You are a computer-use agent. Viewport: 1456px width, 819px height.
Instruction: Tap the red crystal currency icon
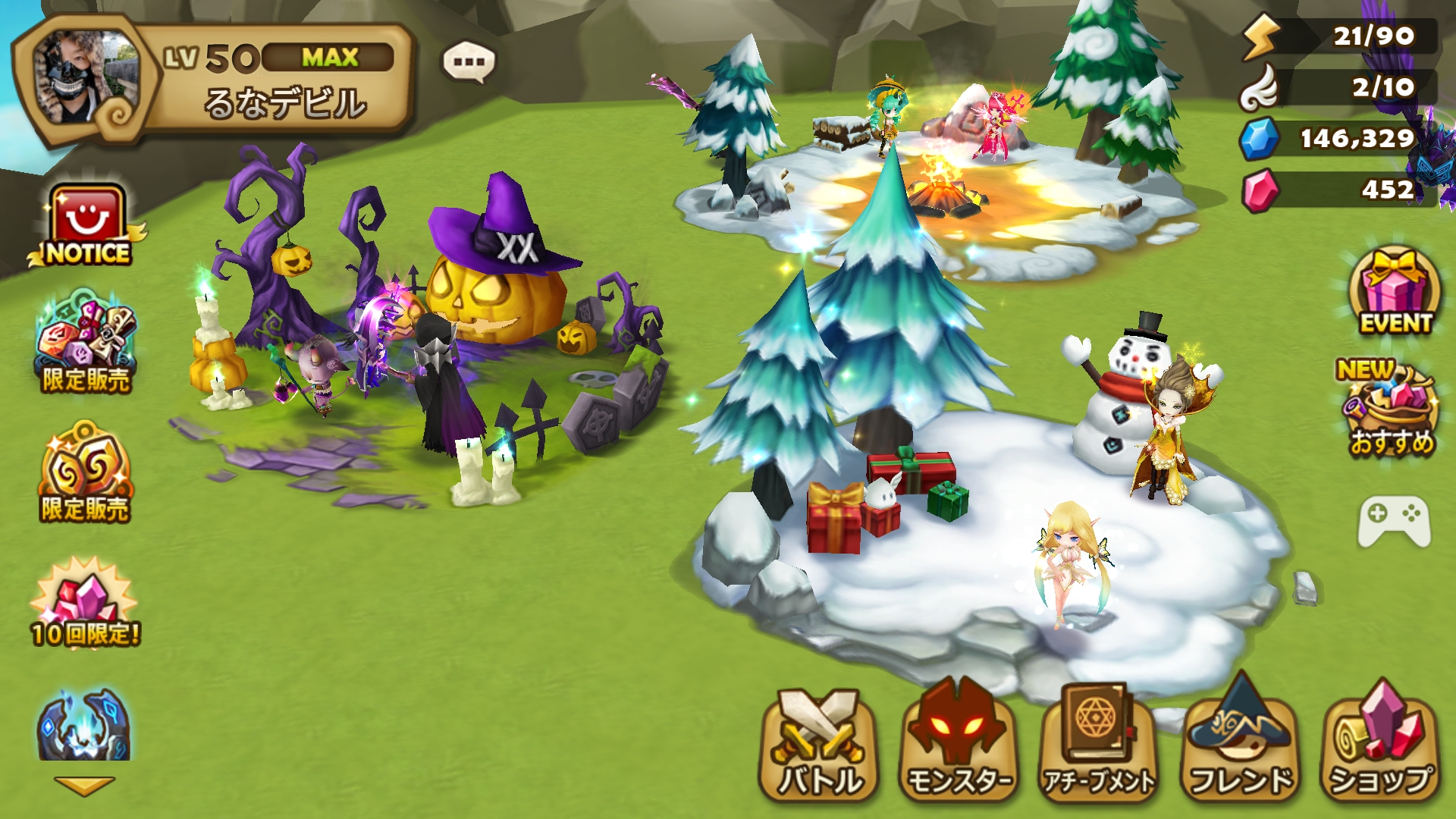[1260, 190]
